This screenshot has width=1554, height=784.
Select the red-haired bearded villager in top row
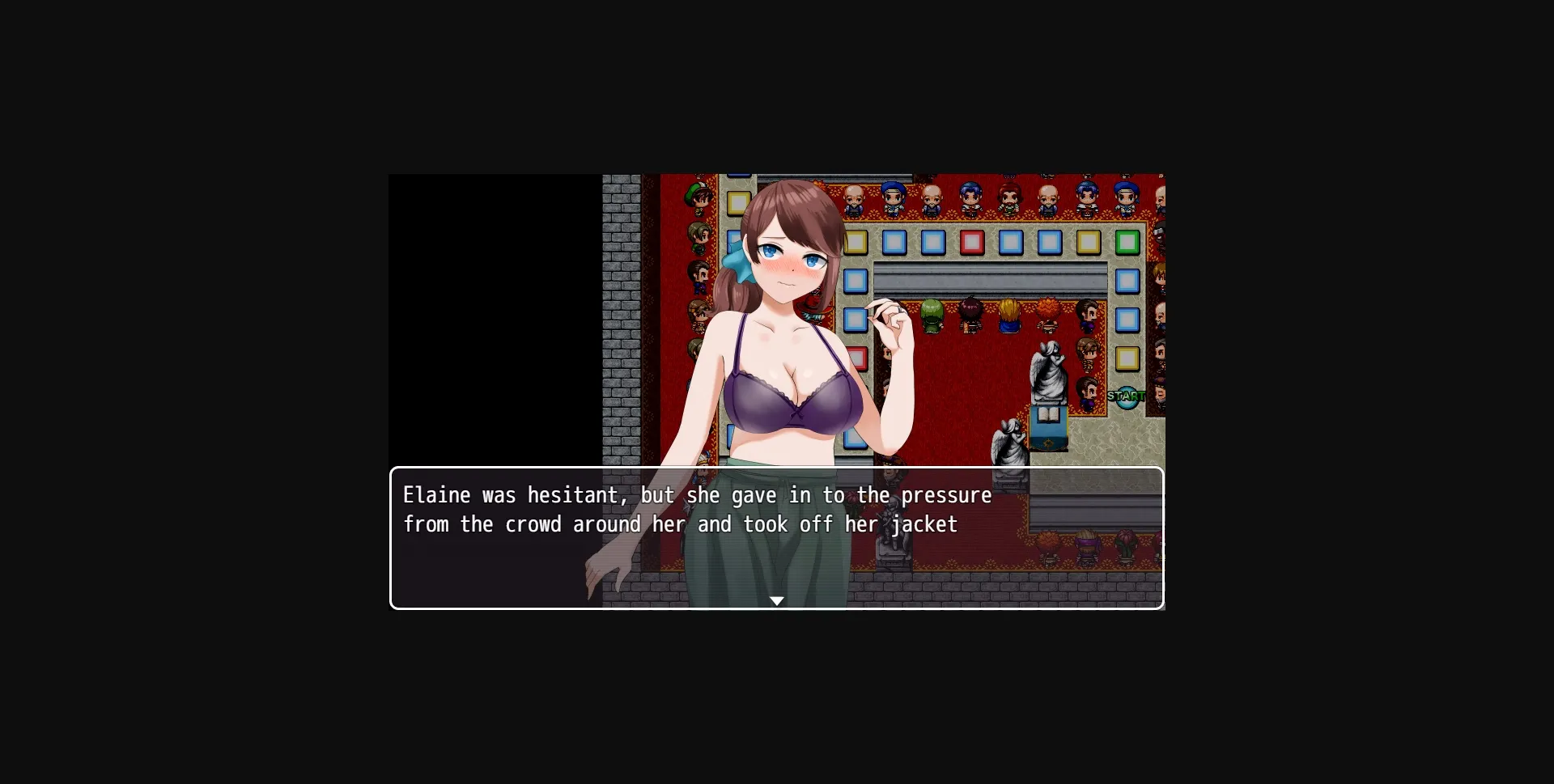1008,200
